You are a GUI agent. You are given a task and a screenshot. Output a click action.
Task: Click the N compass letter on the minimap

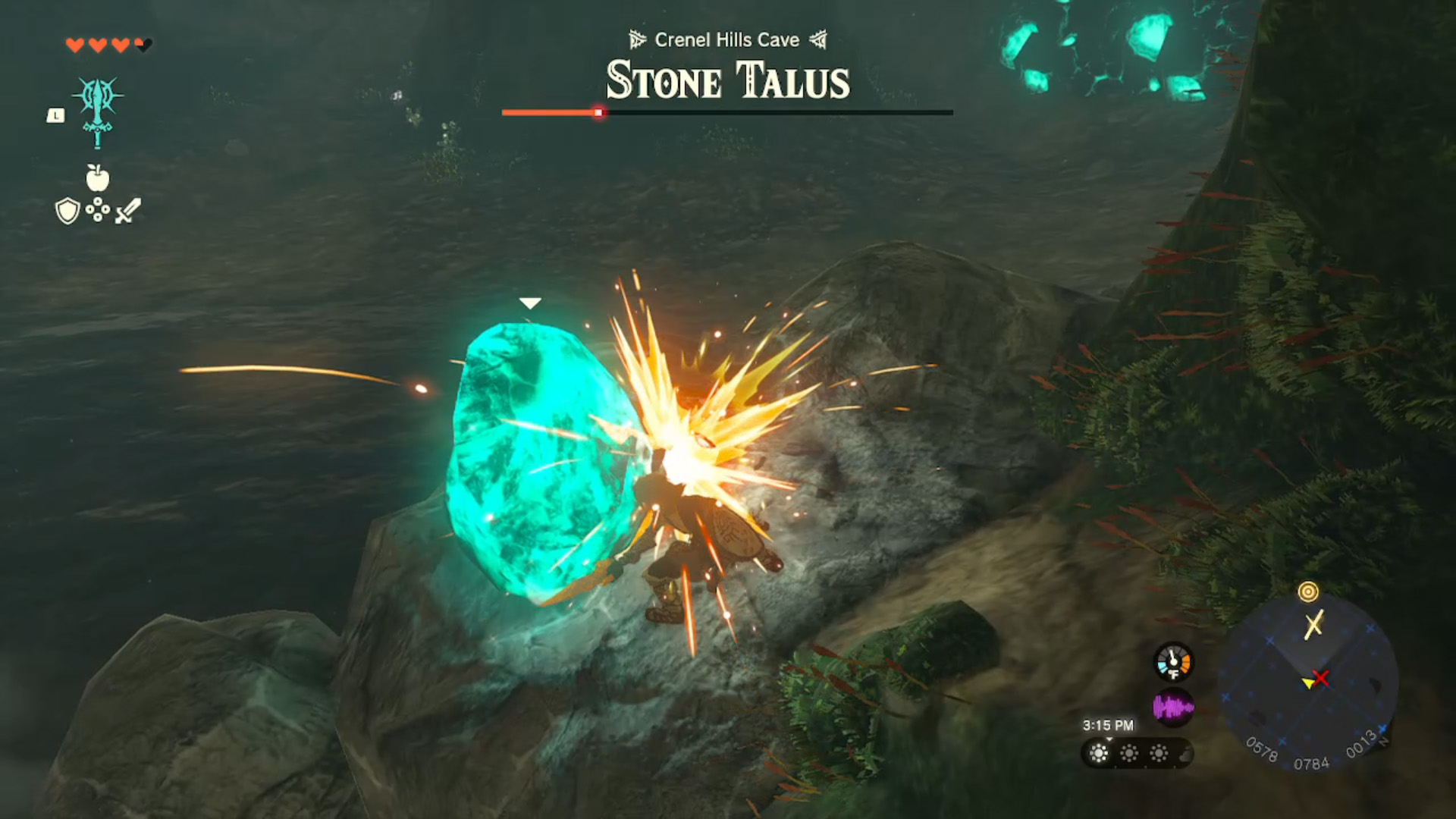click(1384, 740)
